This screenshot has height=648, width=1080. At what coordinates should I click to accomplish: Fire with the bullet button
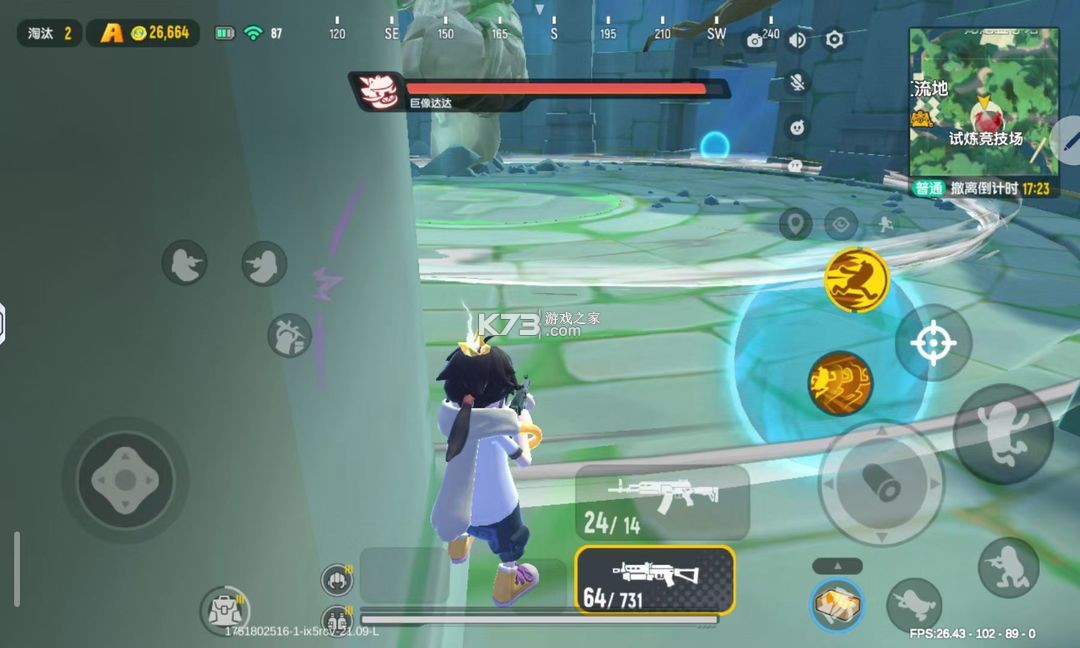coord(880,482)
